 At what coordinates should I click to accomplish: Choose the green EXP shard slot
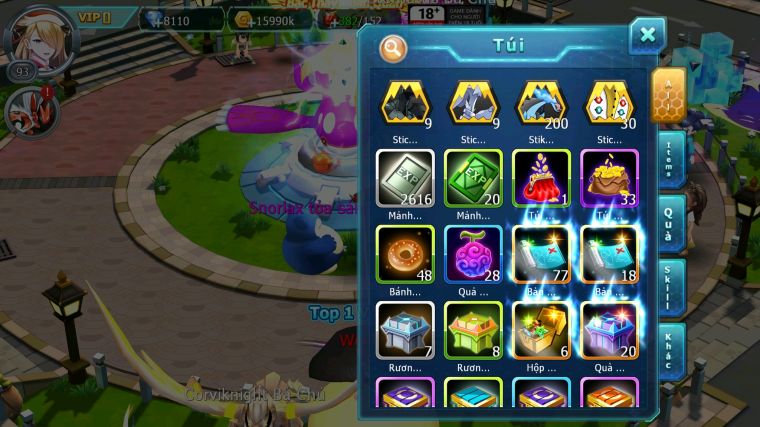[x=473, y=178]
